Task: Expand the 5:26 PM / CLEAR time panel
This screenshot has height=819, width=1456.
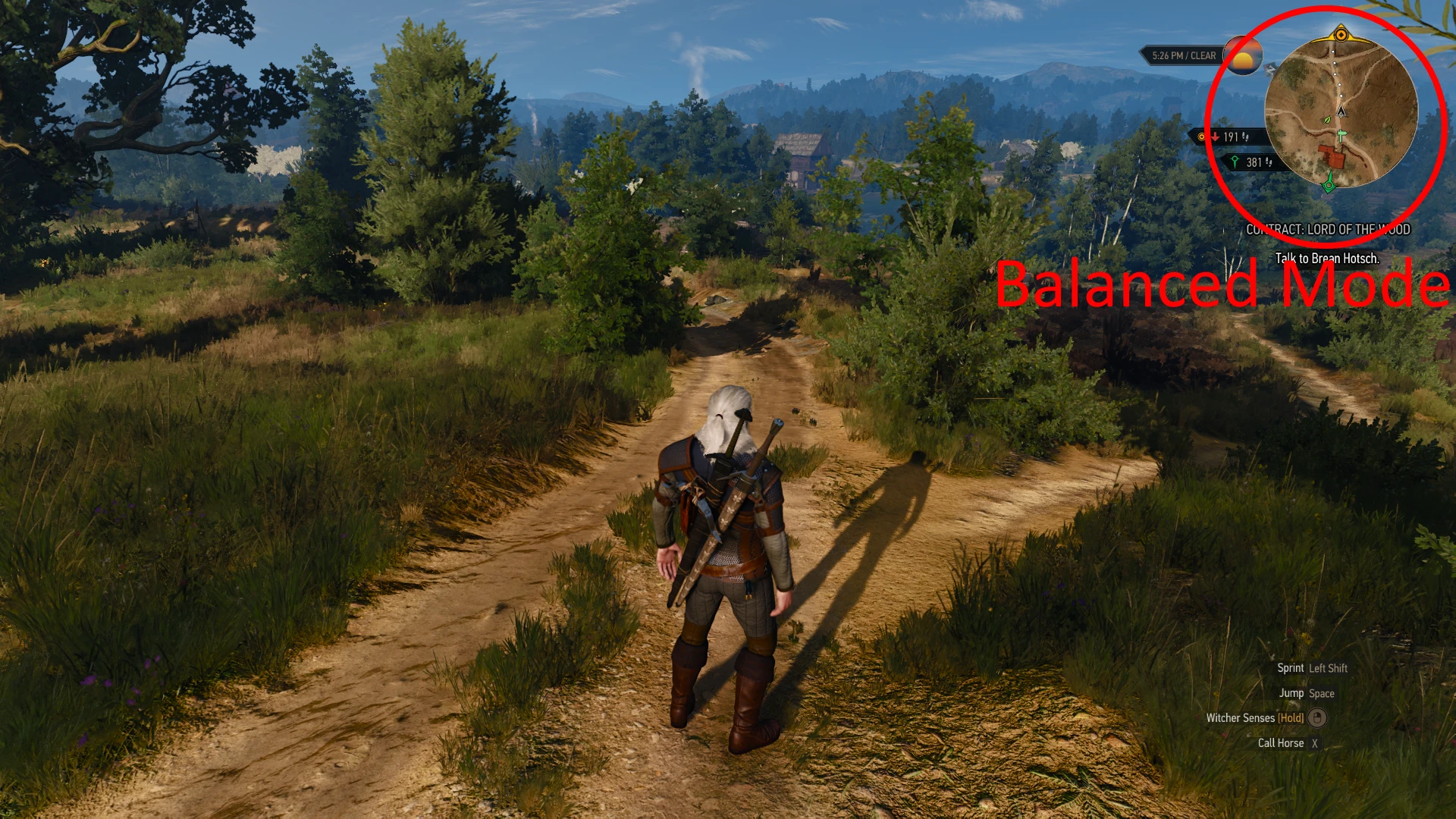Action: click(x=1183, y=55)
